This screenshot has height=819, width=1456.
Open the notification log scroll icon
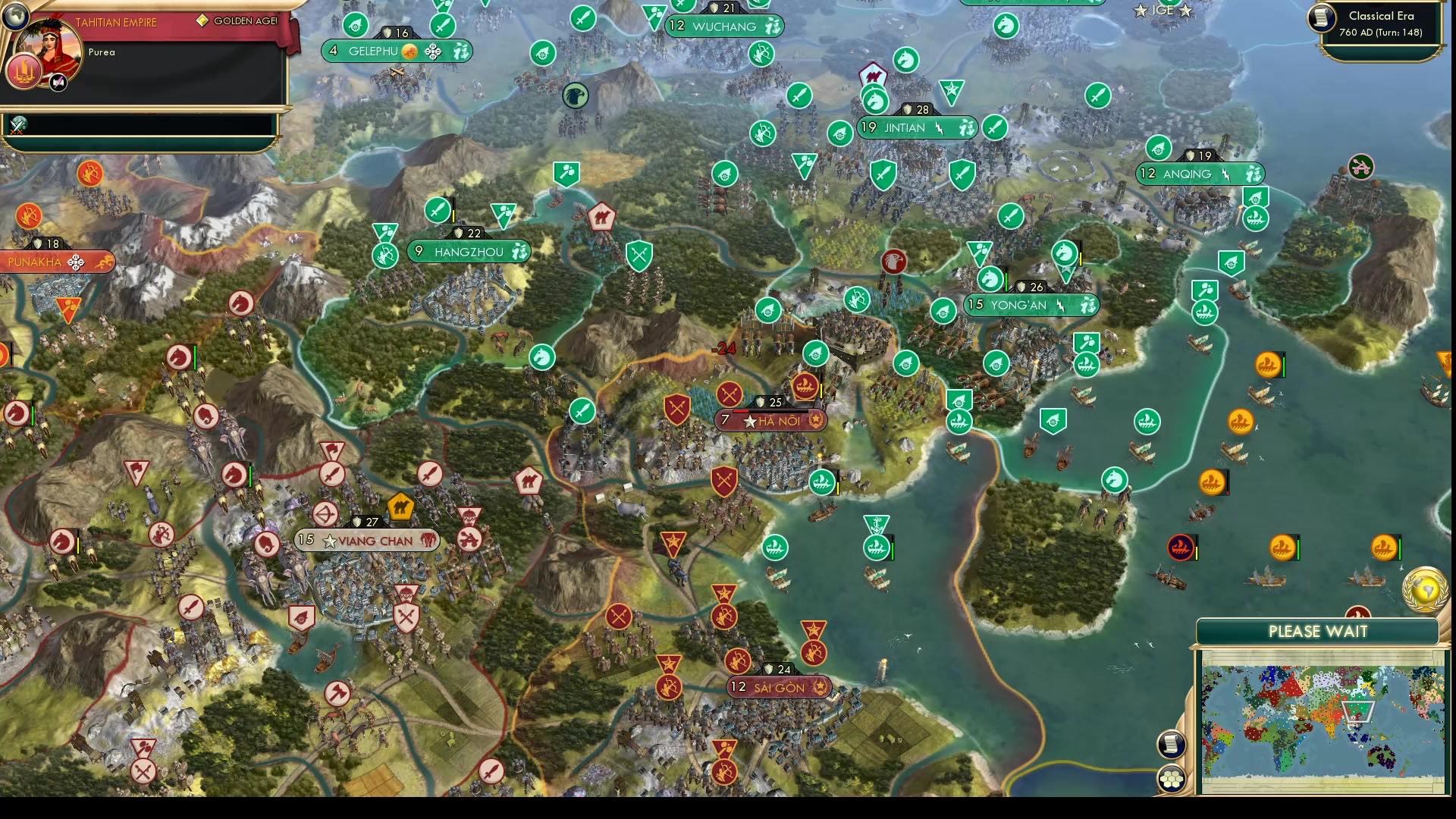(x=1172, y=745)
